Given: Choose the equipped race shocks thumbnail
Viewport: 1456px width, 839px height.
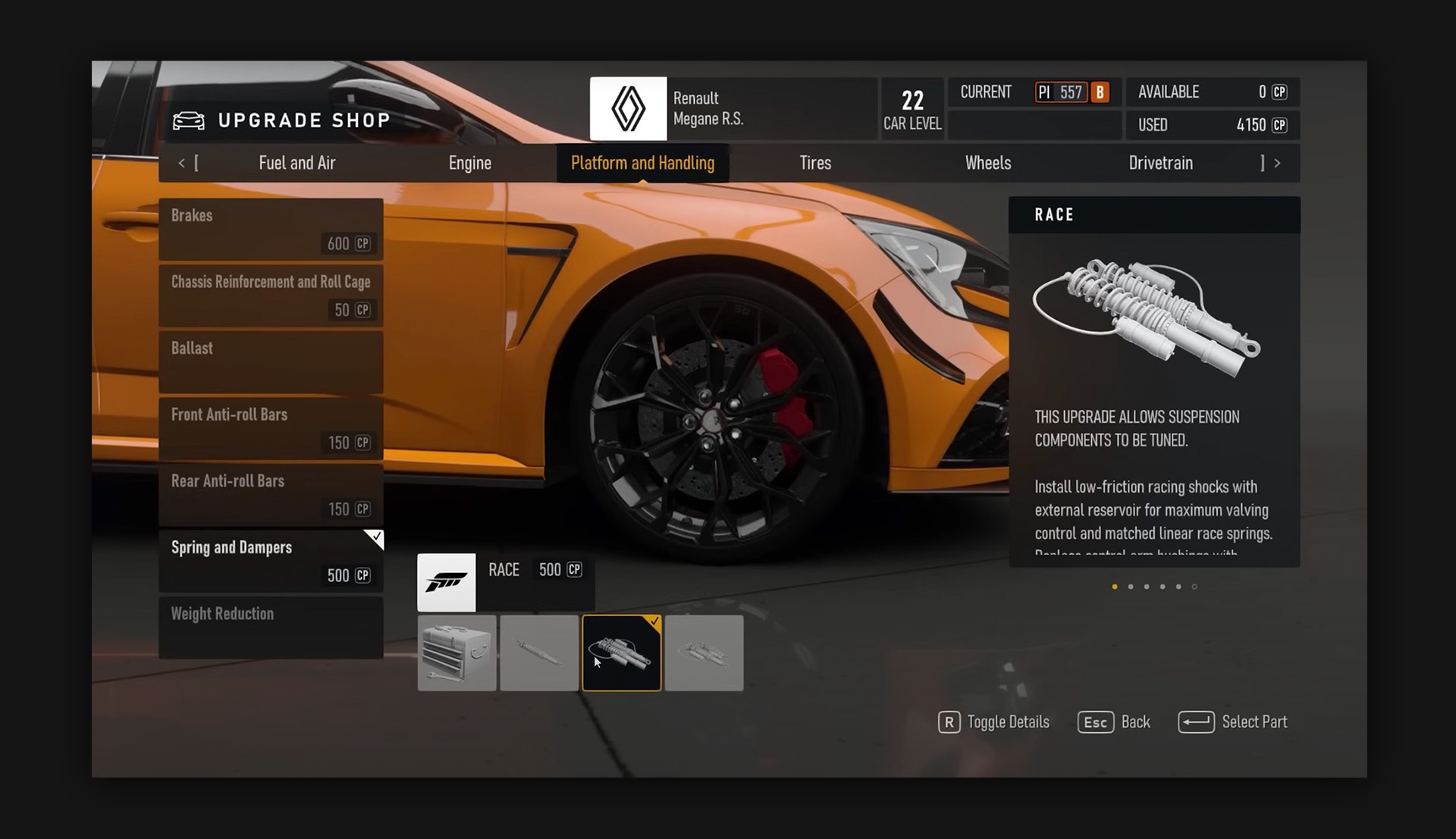Looking at the screenshot, I should [x=622, y=653].
